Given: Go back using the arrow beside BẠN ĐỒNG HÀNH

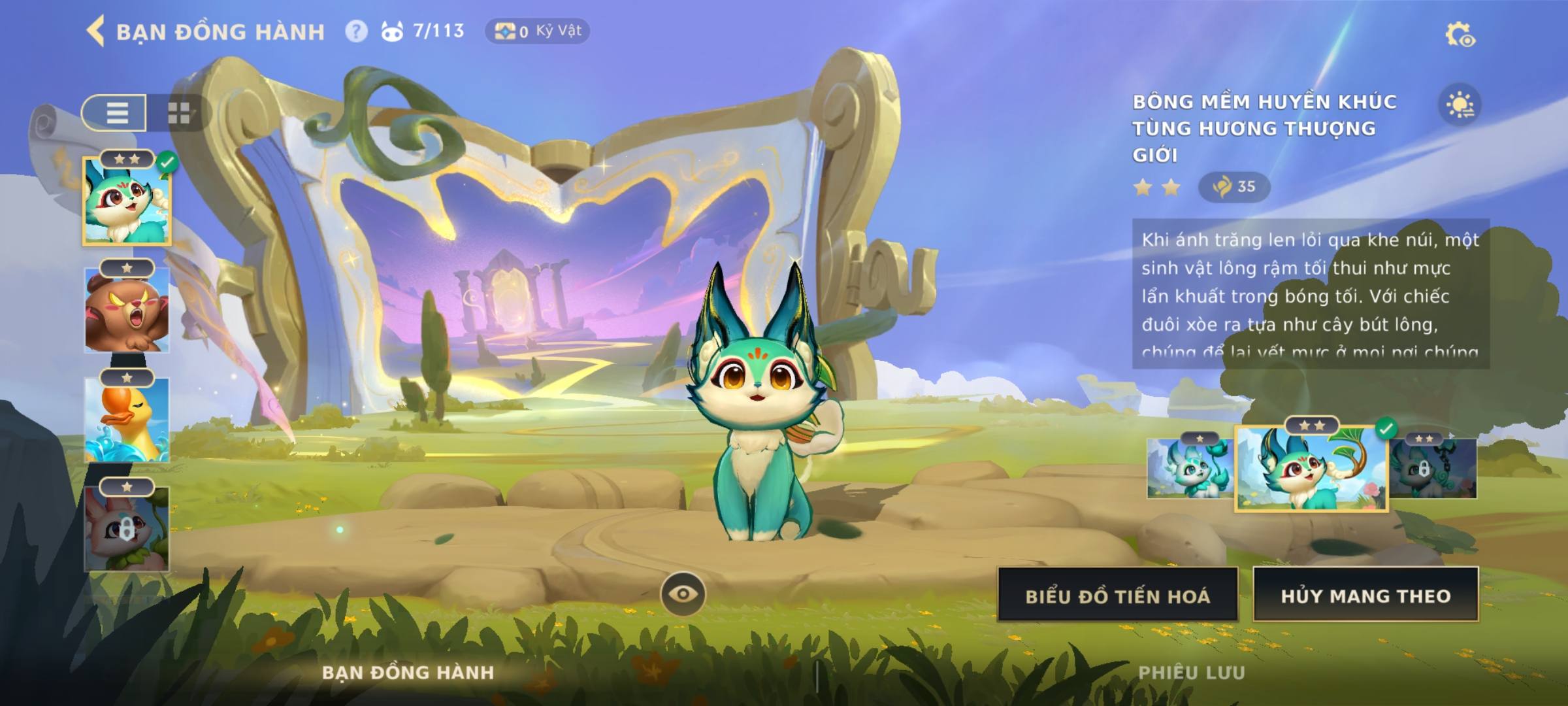Looking at the screenshot, I should tap(96, 31).
